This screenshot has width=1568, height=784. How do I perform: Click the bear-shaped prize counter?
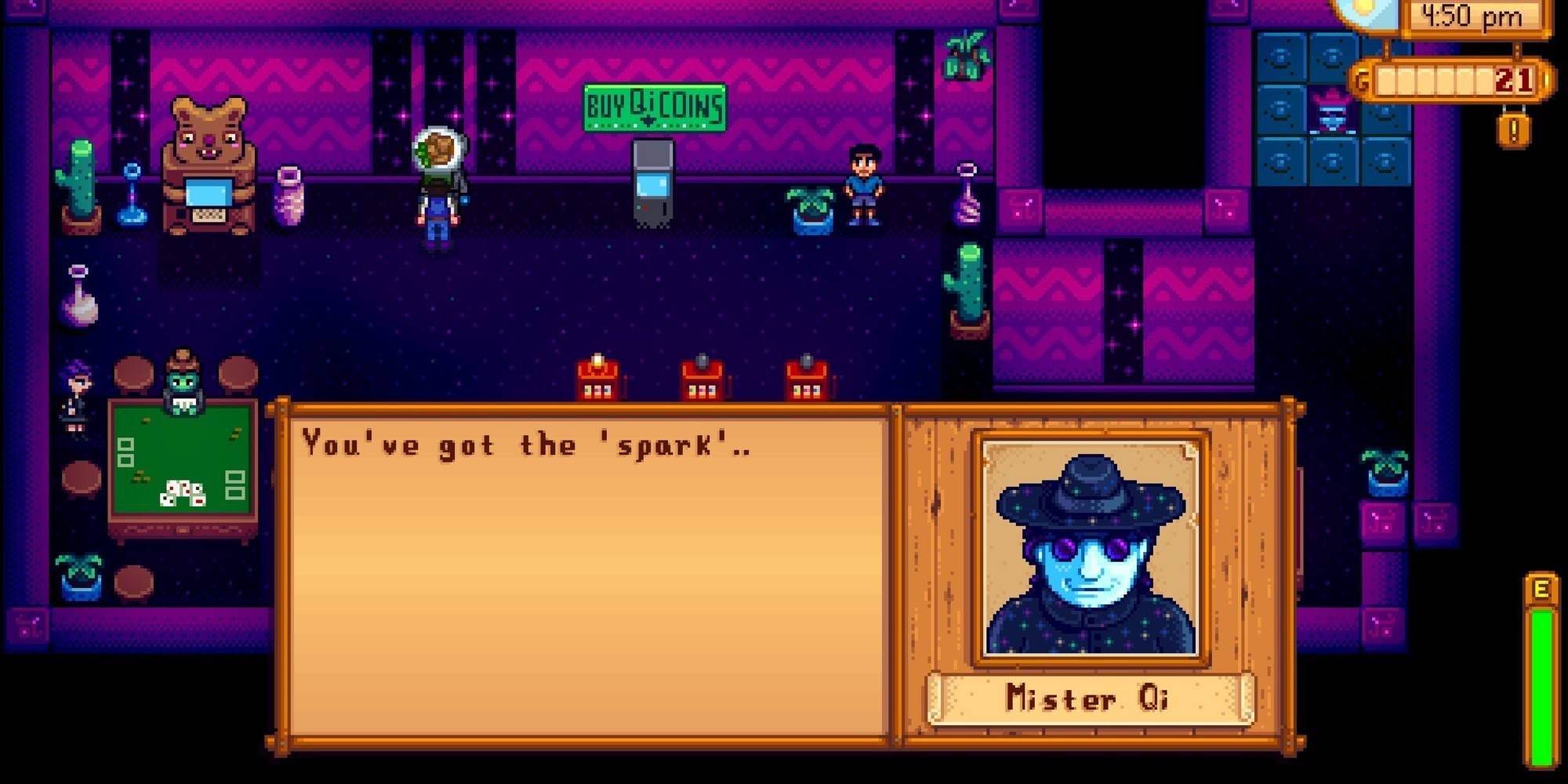[x=205, y=172]
